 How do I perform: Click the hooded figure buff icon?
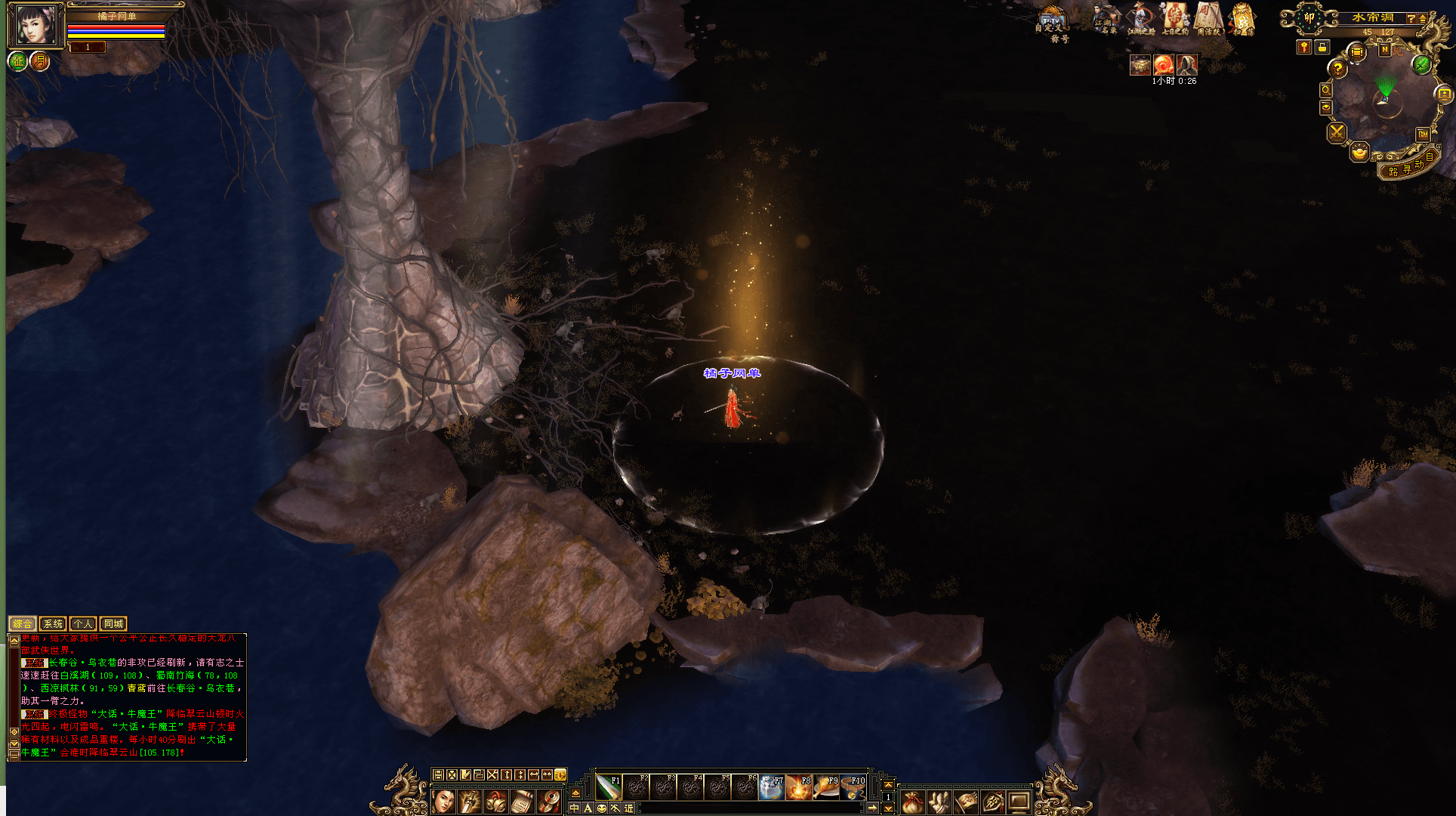pyautogui.click(x=1187, y=65)
